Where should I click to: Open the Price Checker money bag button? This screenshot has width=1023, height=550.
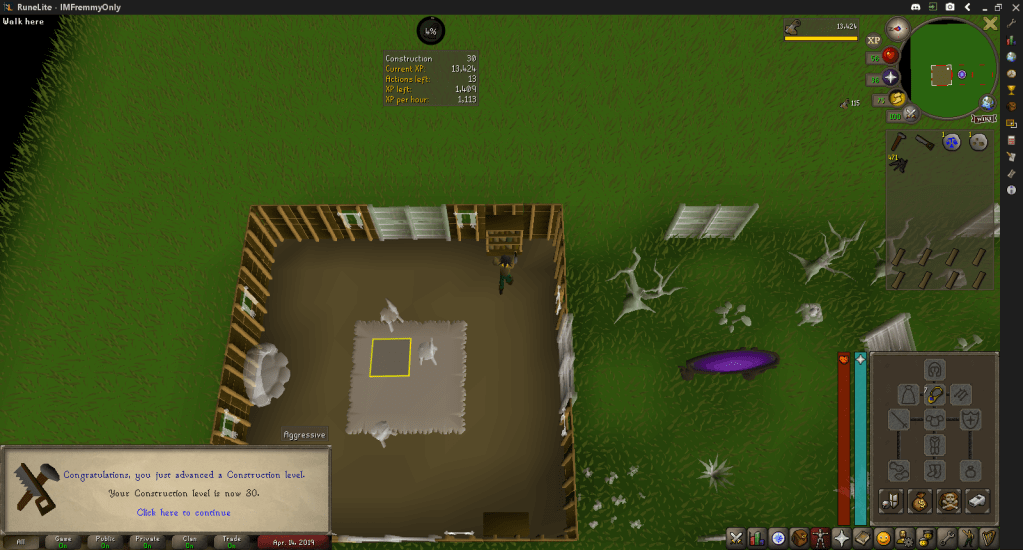(x=919, y=499)
